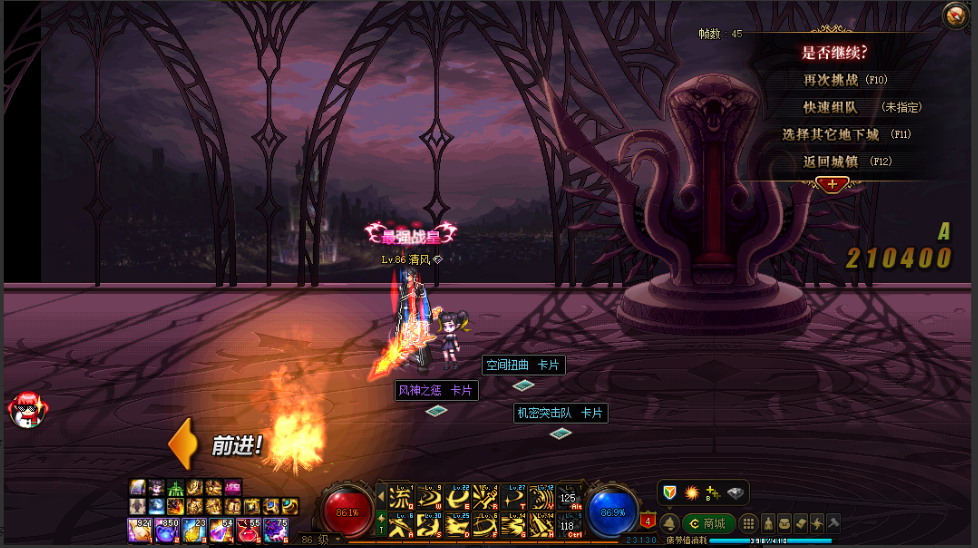The width and height of the screenshot is (978, 548).
Task: Open the quest scroll icon
Action: (x=800, y=523)
